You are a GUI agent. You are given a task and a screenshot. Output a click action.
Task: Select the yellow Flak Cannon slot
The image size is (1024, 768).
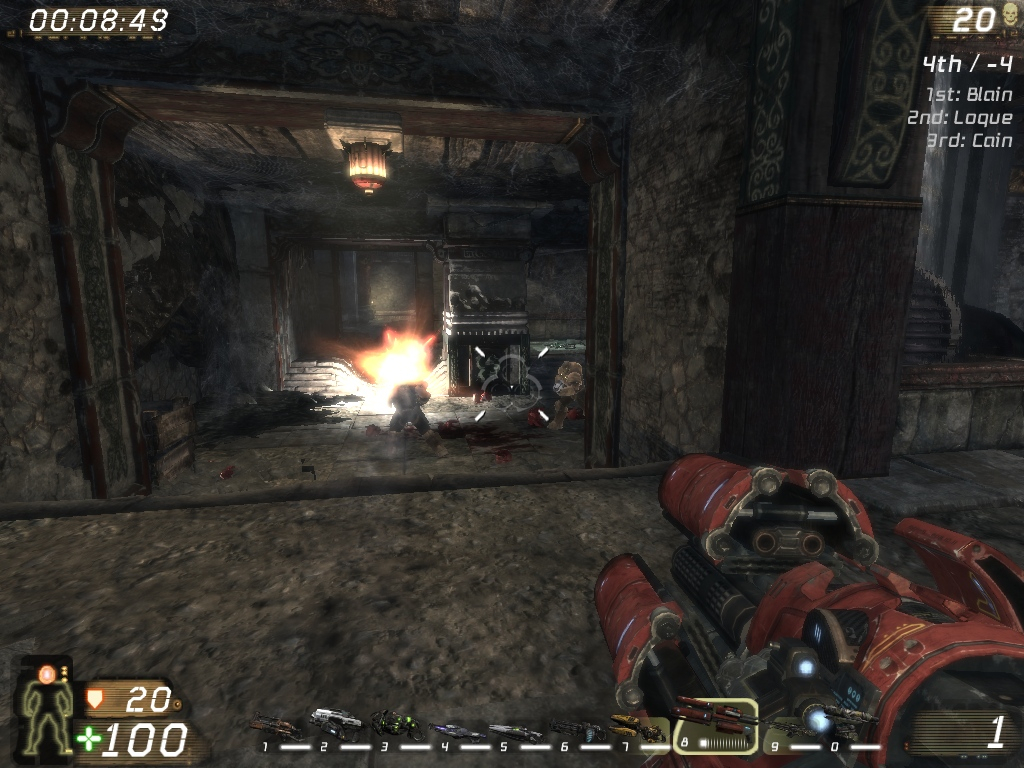(638, 728)
